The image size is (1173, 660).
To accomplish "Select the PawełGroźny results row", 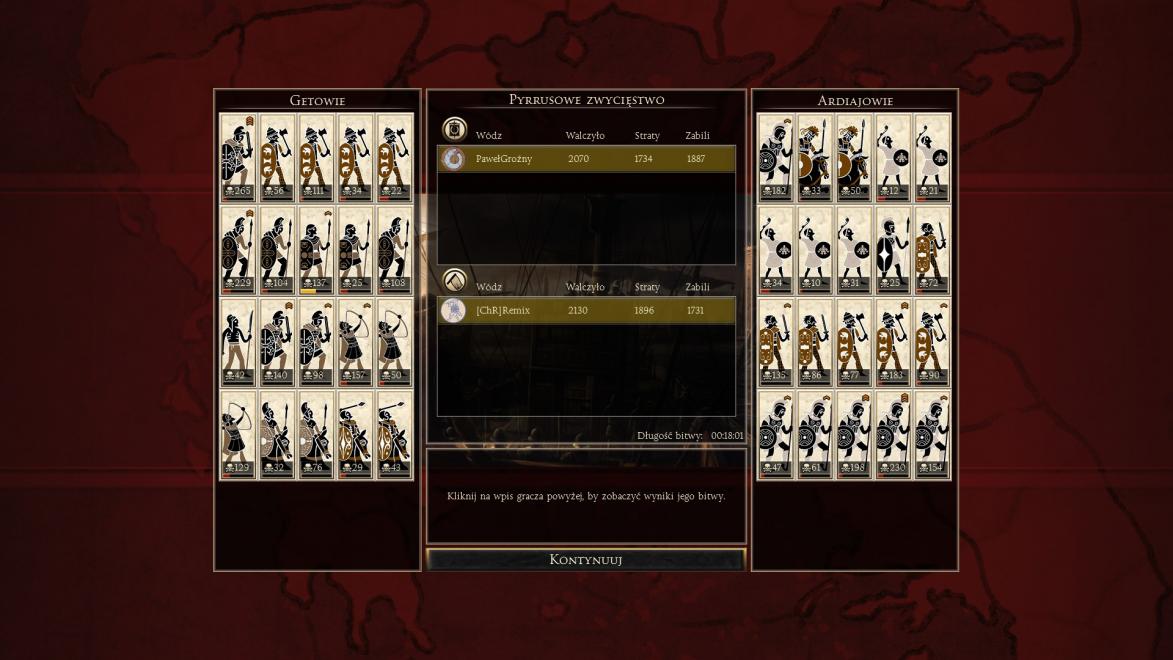I will tap(586, 159).
